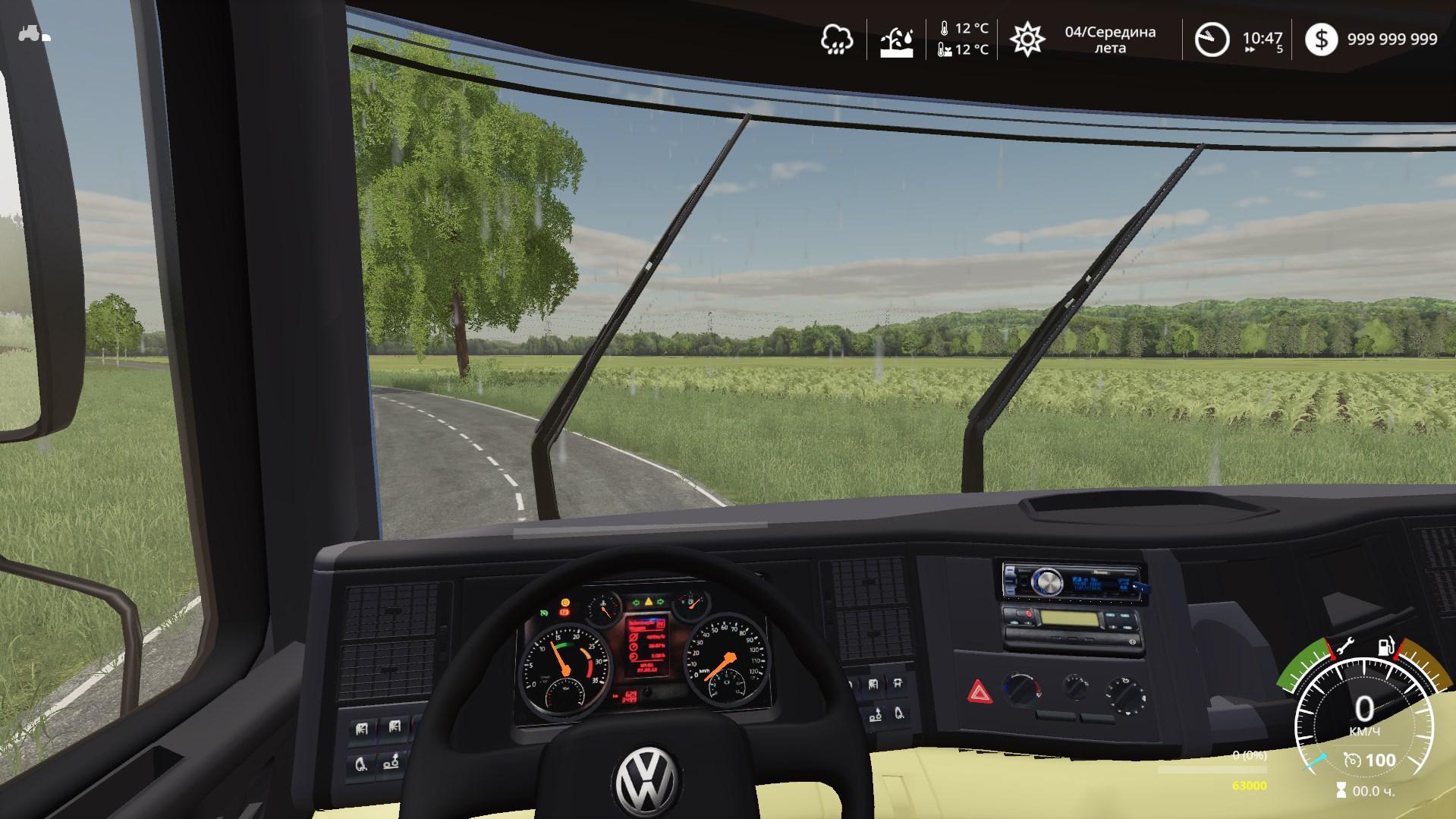Image resolution: width=1456 pixels, height=819 pixels.
Task: Click the cruise control speed icon
Action: point(1351,760)
